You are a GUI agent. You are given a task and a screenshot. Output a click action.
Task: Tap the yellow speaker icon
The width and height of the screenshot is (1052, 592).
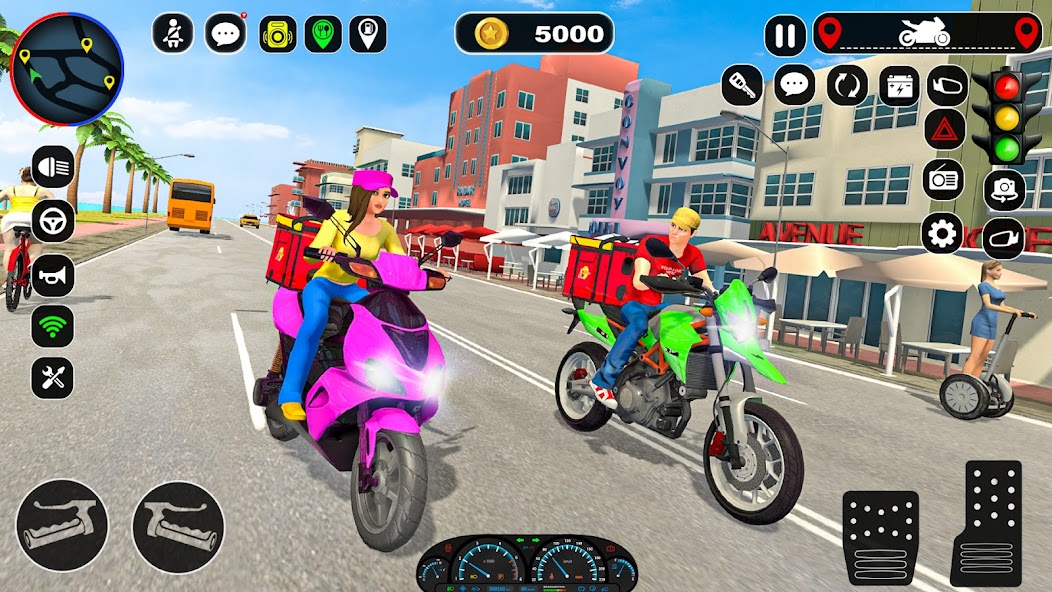coord(278,34)
